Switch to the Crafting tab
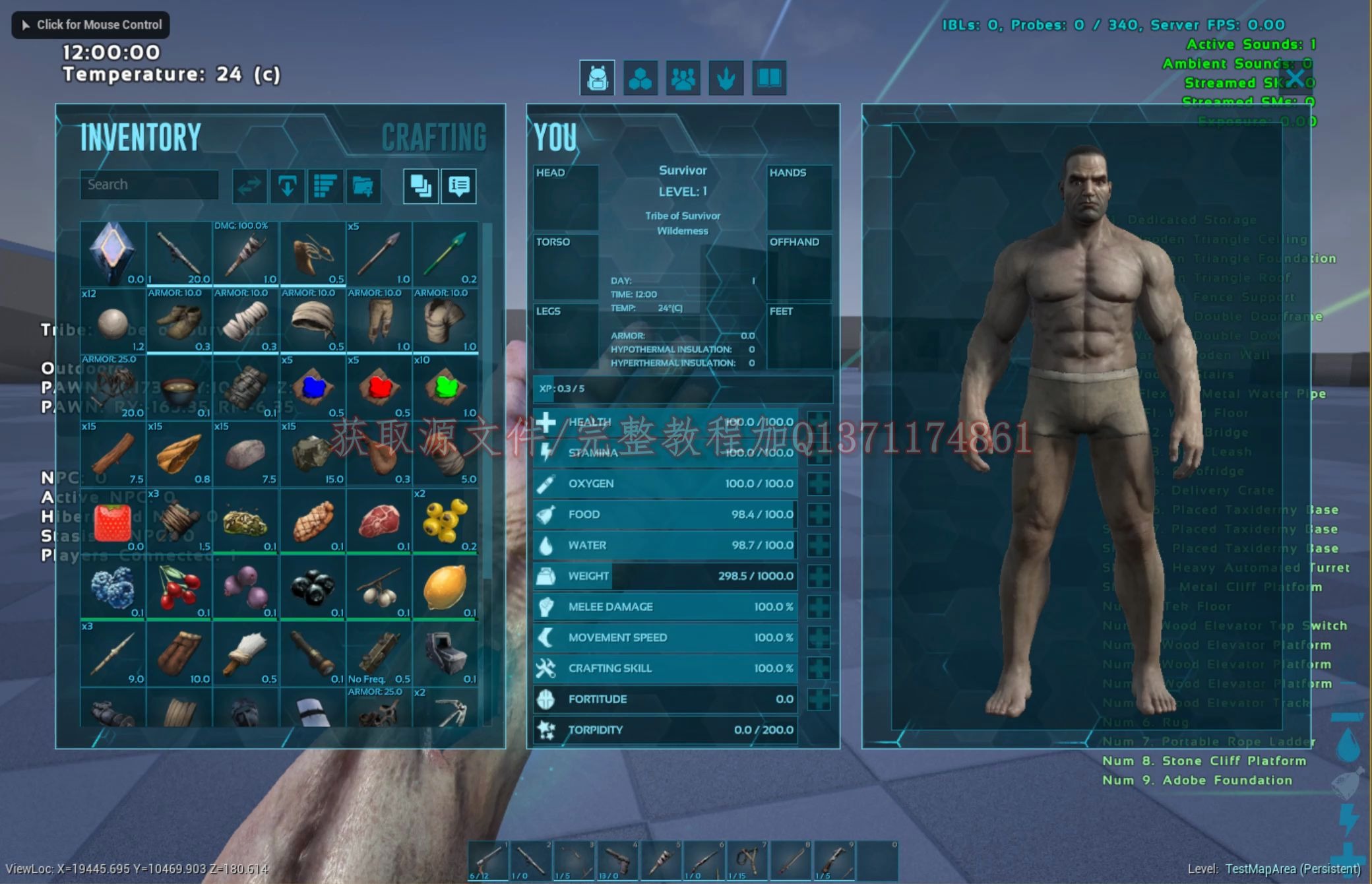 [x=433, y=137]
